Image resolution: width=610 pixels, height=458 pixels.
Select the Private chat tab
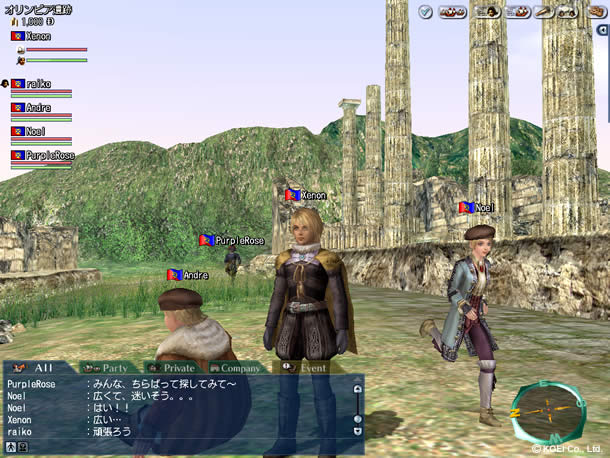(x=170, y=368)
